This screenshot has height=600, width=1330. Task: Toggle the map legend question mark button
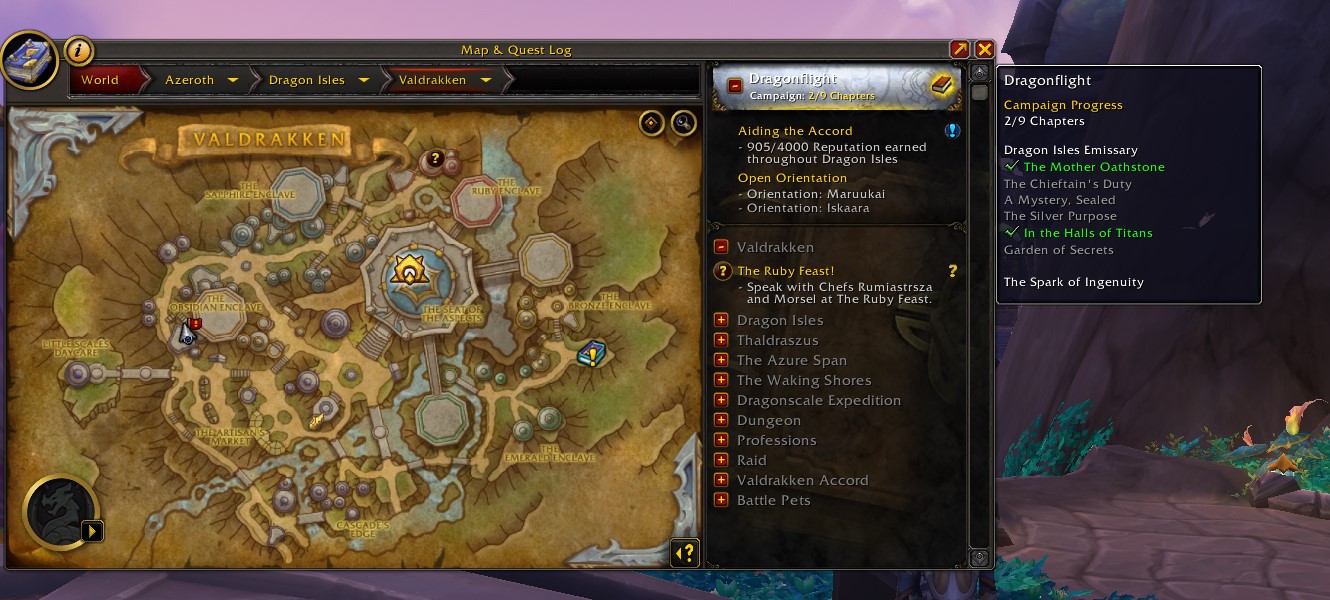coord(685,553)
